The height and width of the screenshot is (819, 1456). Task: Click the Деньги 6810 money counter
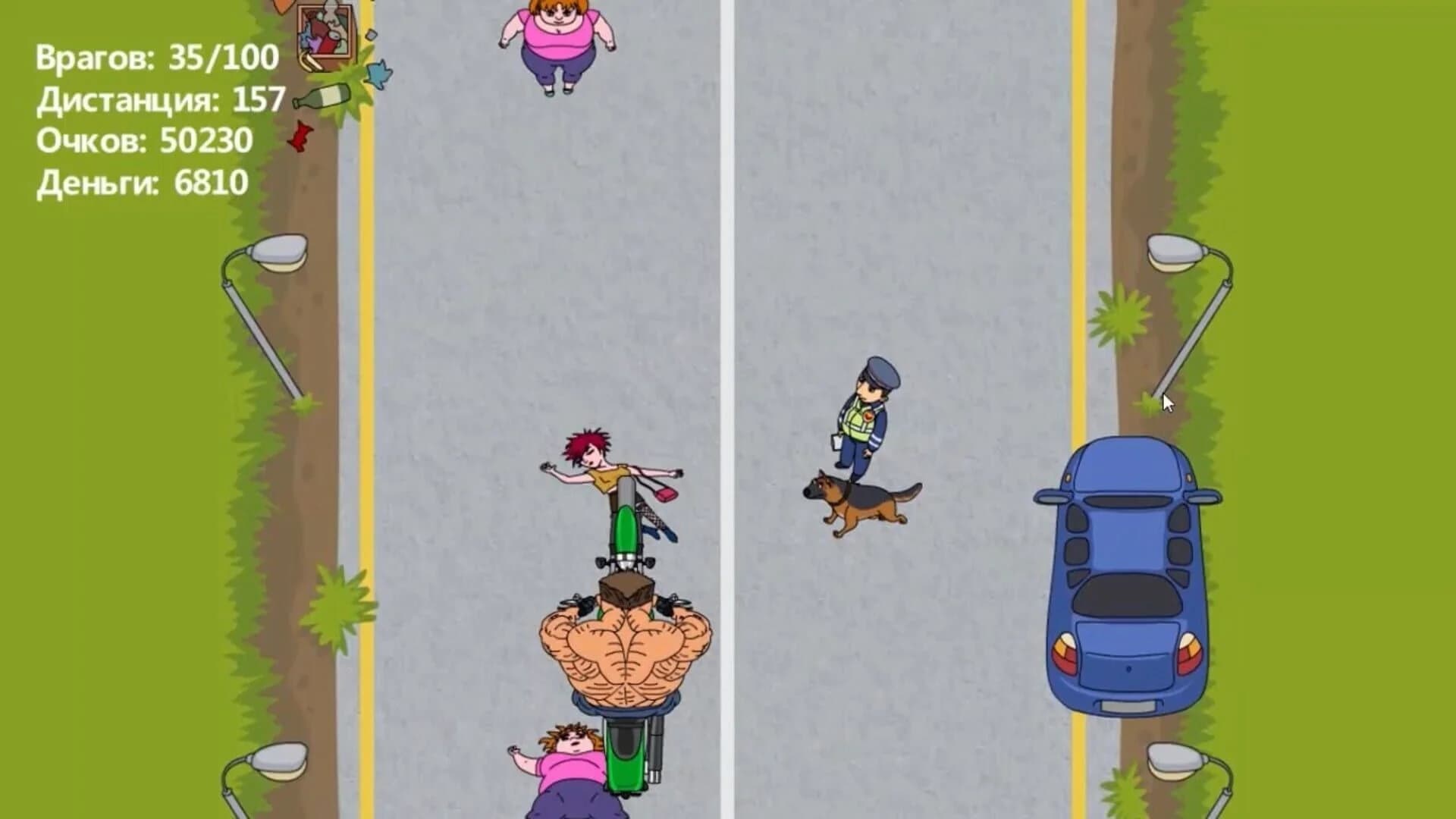140,182
